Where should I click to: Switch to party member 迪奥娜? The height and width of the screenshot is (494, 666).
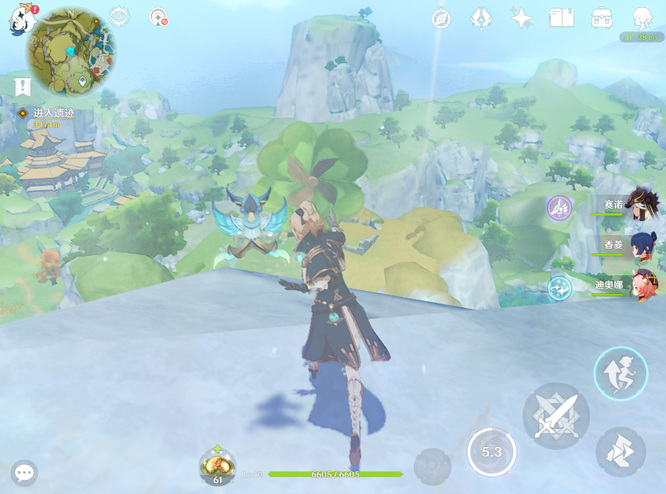pos(641,284)
